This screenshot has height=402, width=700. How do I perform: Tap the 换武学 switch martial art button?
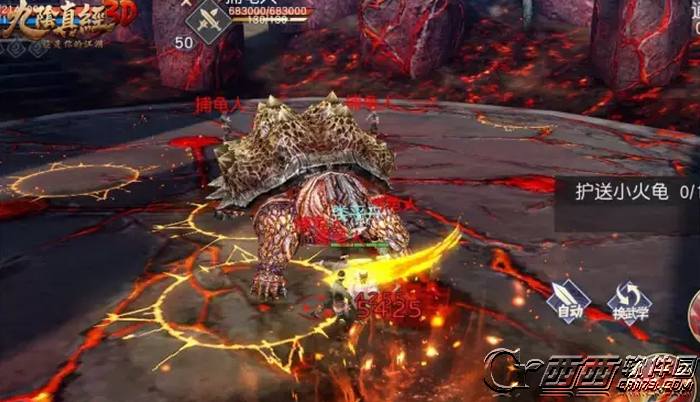click(x=628, y=300)
